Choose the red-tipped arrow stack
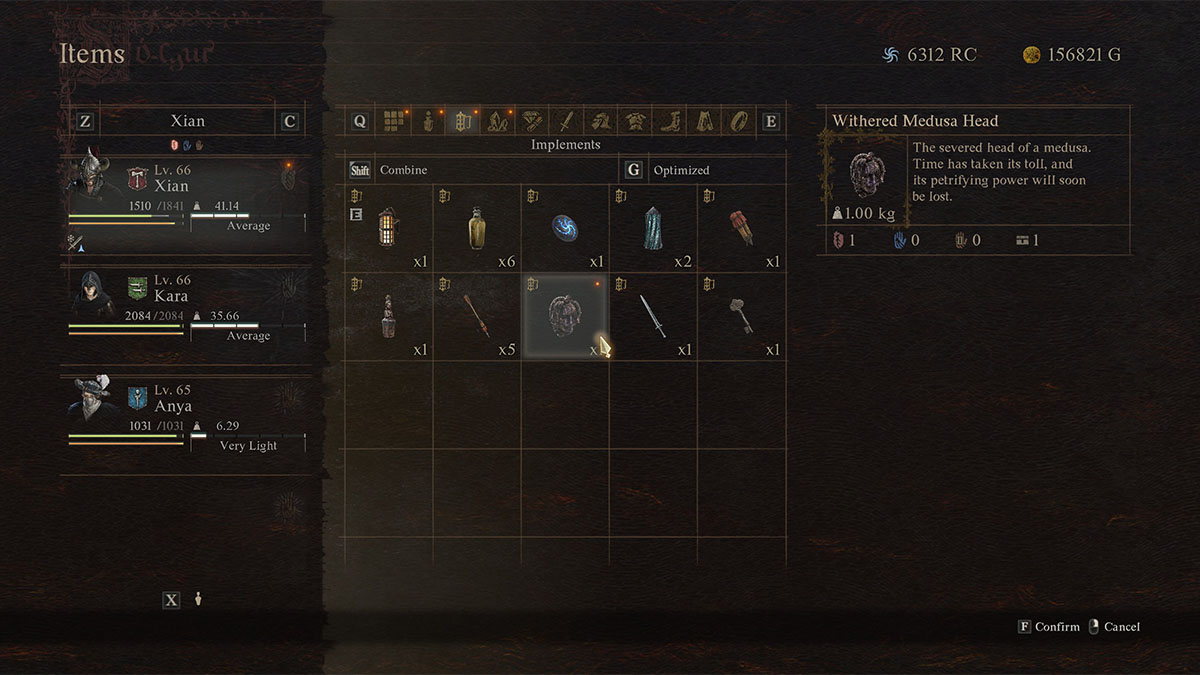1200x675 pixels. (x=477, y=317)
